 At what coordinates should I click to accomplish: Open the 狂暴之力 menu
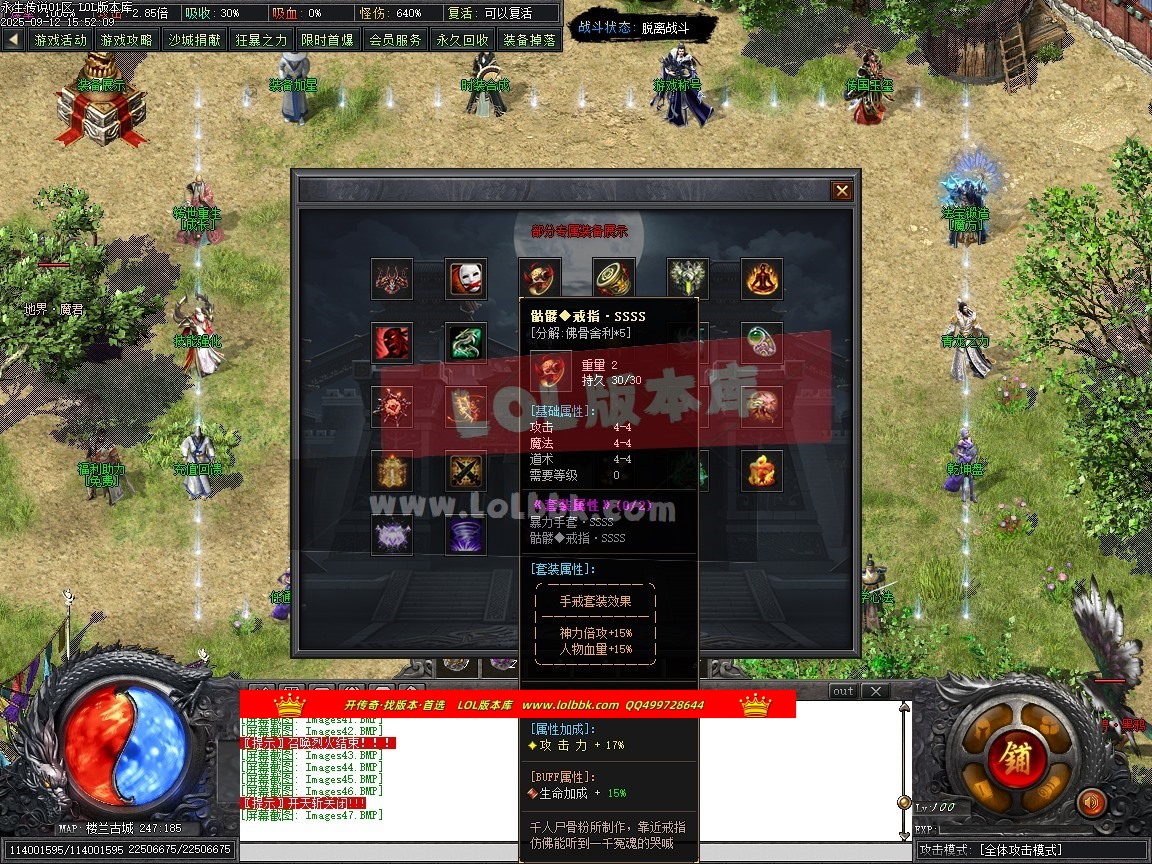261,40
